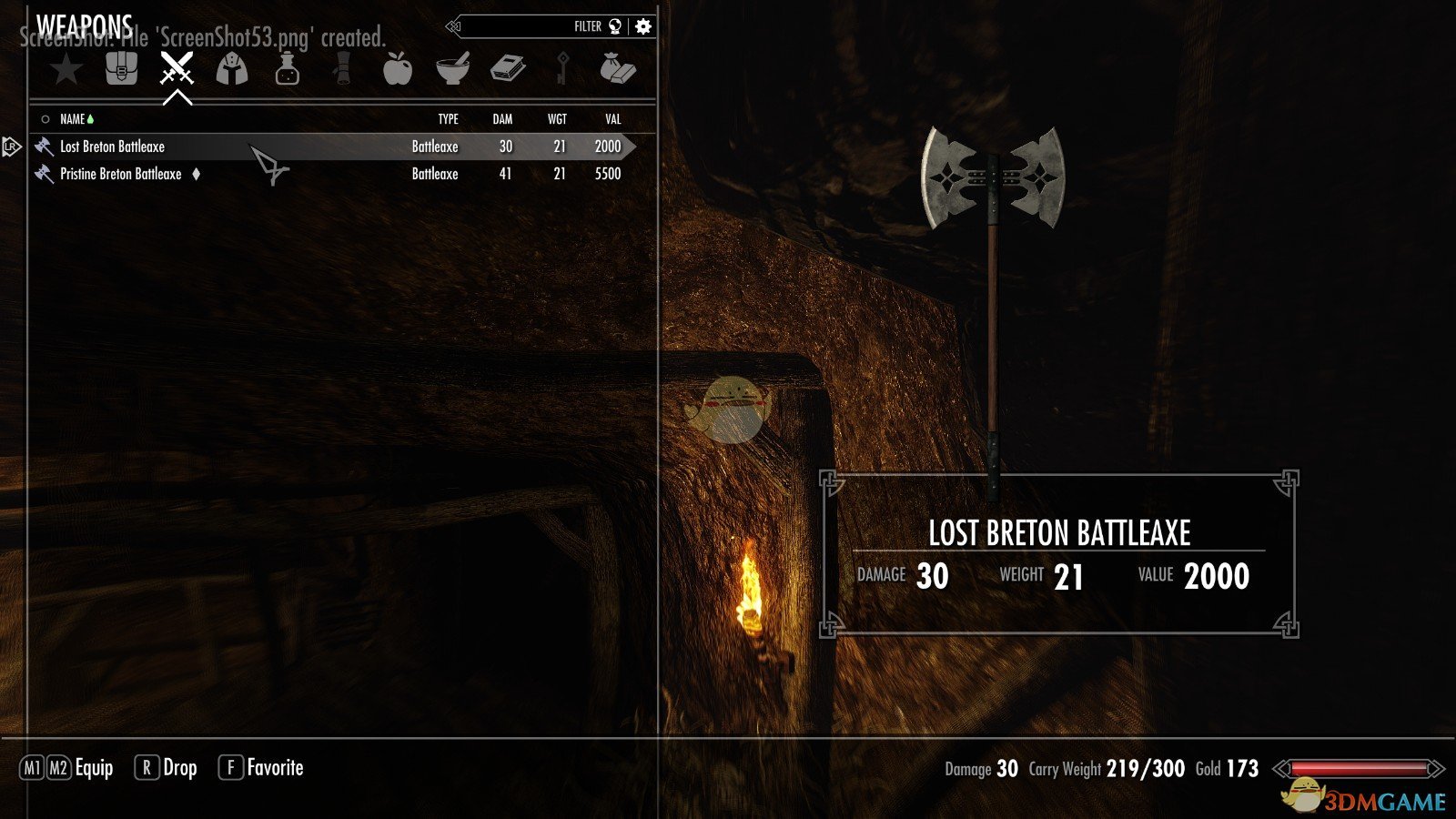Image resolution: width=1456 pixels, height=819 pixels.
Task: Sort the list by TYPE column
Action: pos(448,119)
